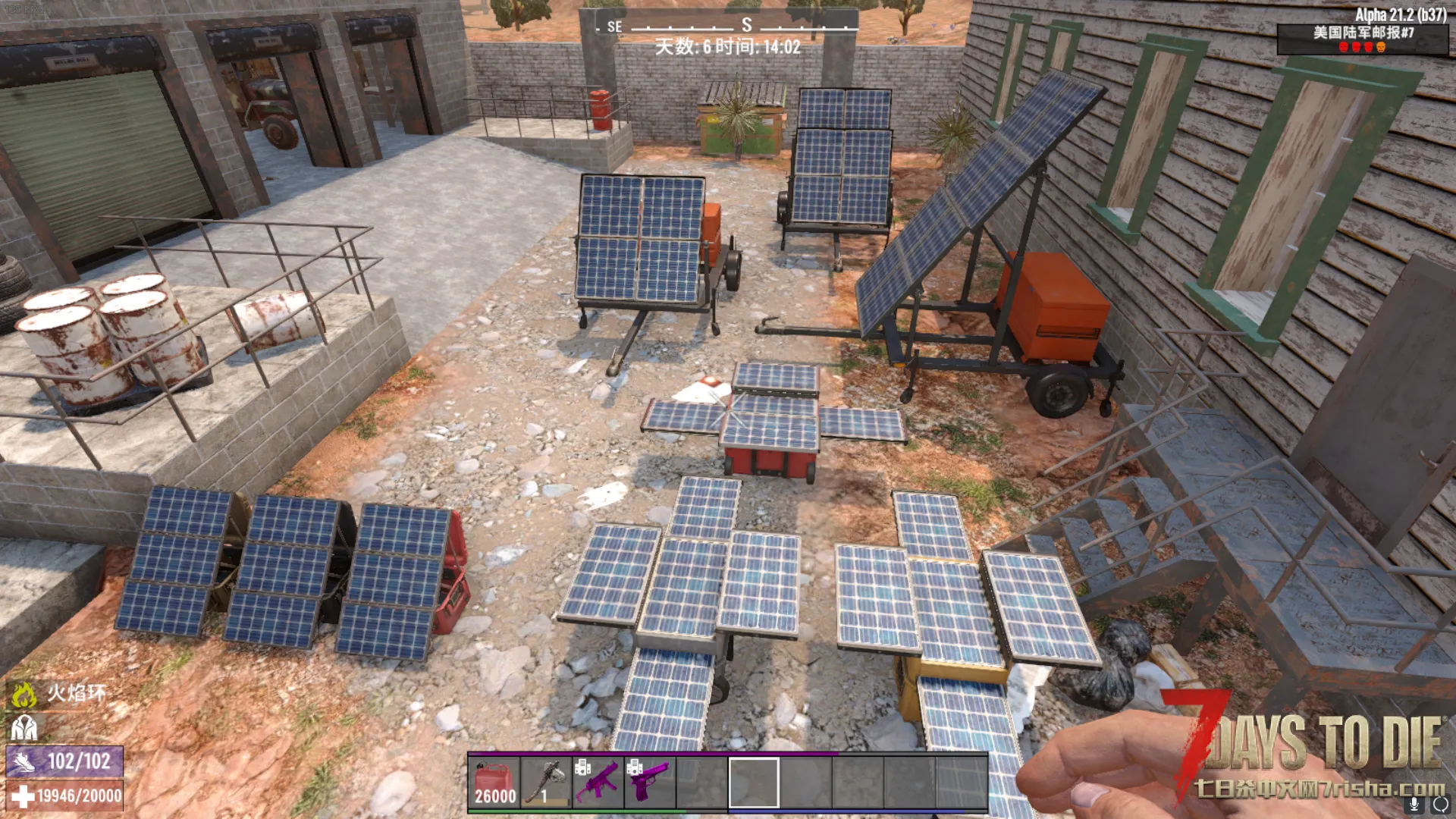Click the 火焰环 fire buff icon
This screenshot has height=819, width=1456.
click(x=24, y=693)
